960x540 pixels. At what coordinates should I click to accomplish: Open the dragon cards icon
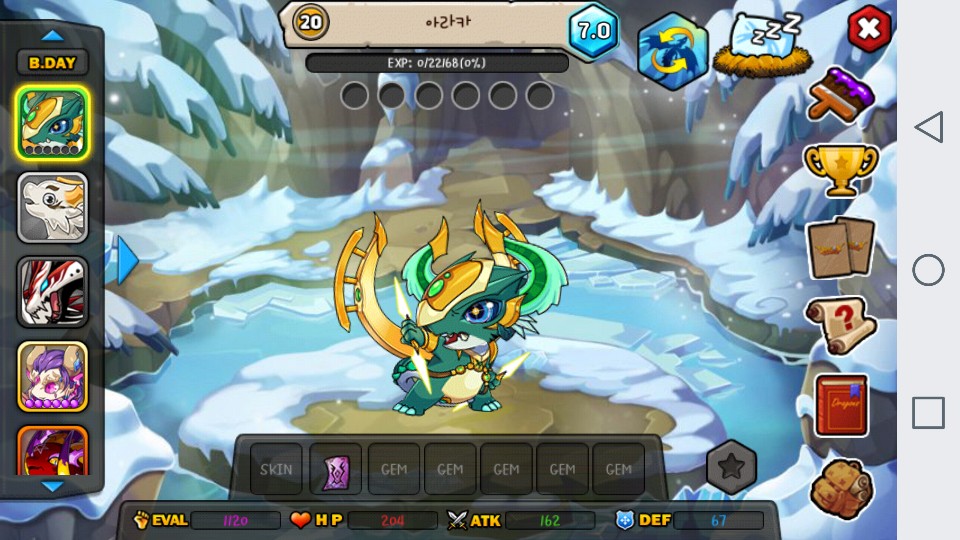click(841, 247)
